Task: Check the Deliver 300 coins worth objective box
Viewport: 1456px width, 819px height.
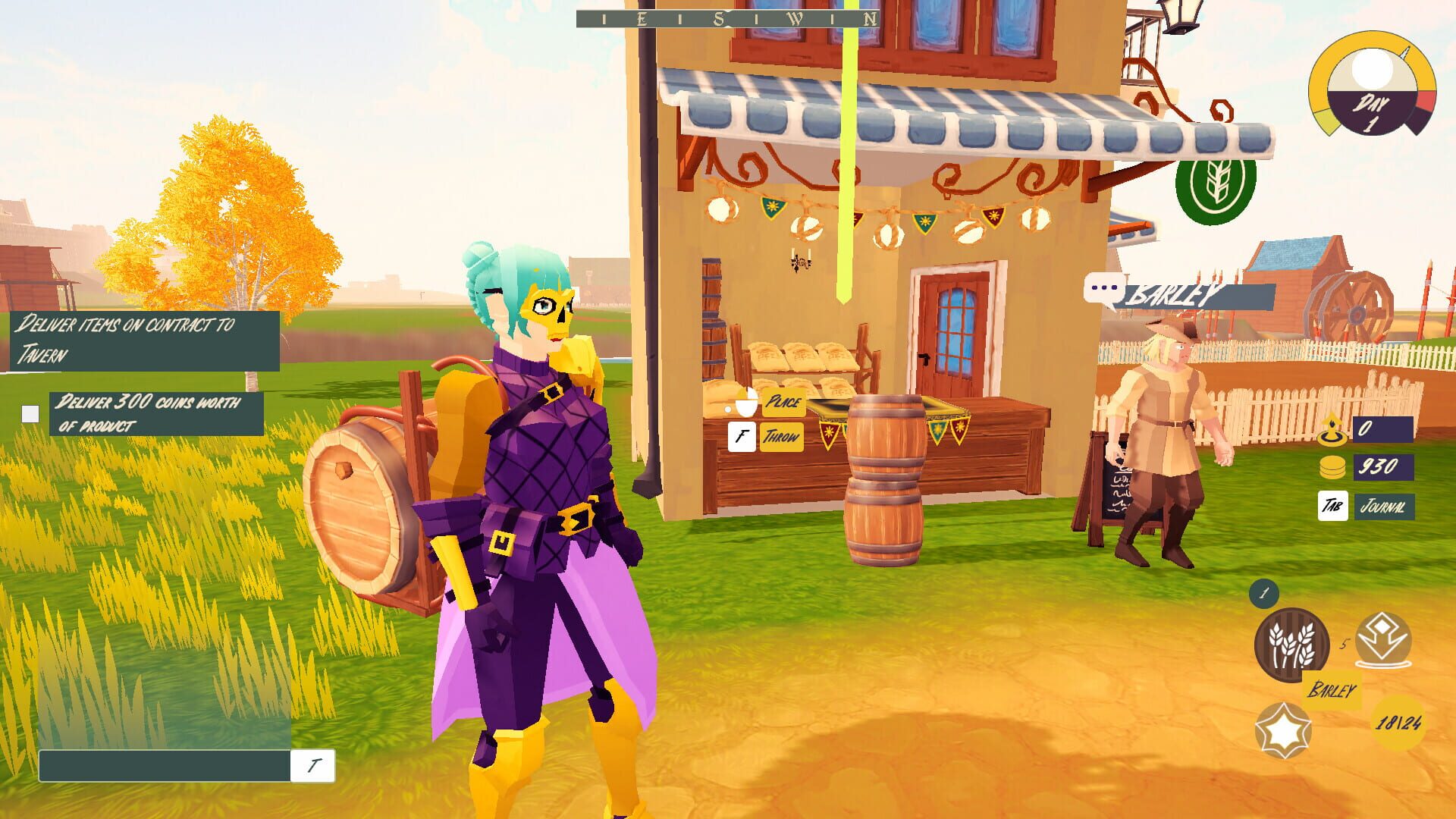Action: tap(30, 413)
